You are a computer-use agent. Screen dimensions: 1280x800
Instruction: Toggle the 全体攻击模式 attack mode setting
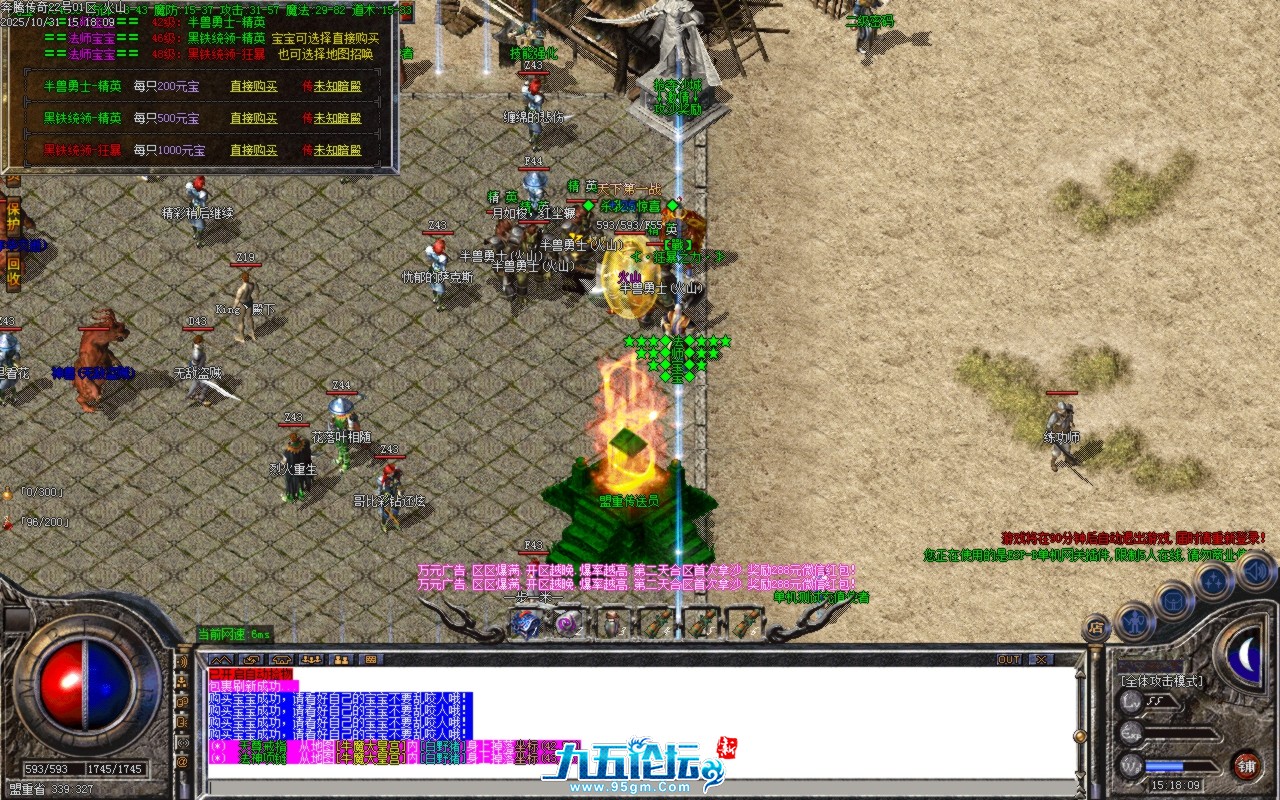(1163, 682)
